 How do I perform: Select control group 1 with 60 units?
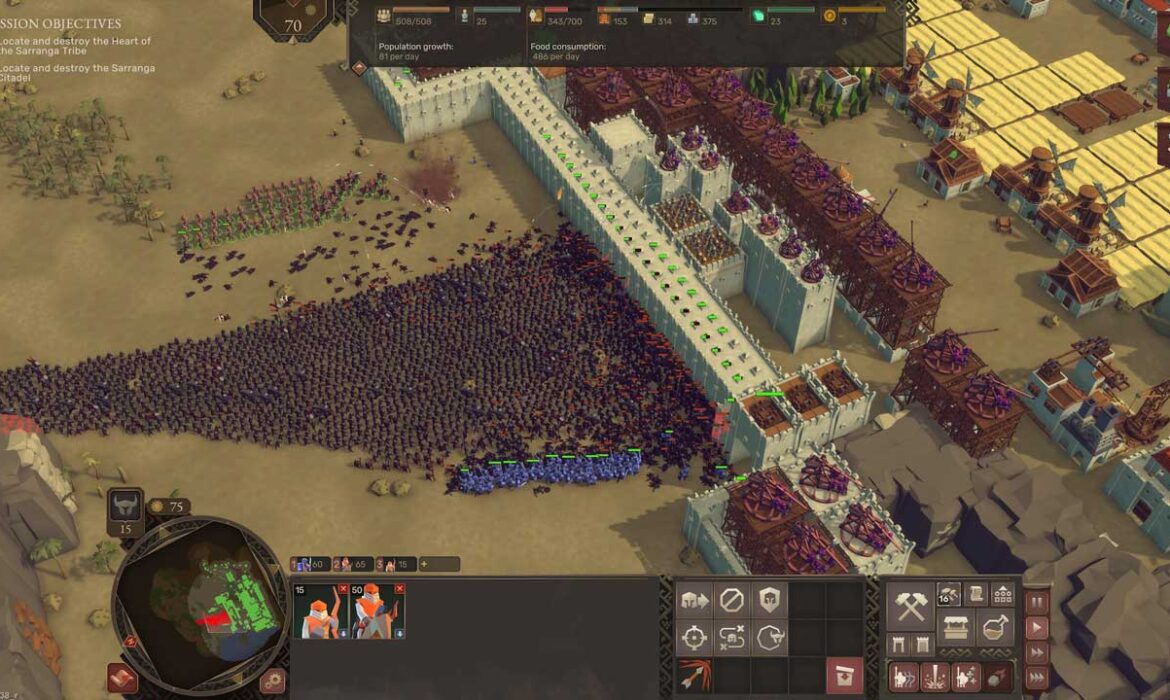coord(308,564)
